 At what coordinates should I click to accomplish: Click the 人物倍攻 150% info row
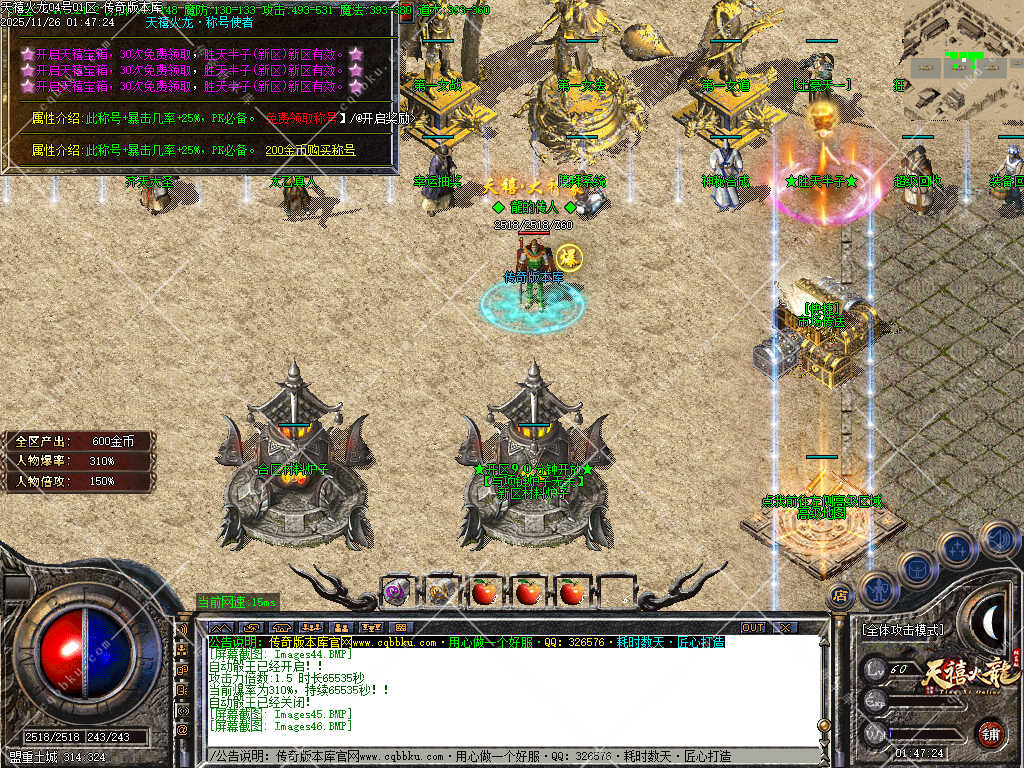click(78, 481)
